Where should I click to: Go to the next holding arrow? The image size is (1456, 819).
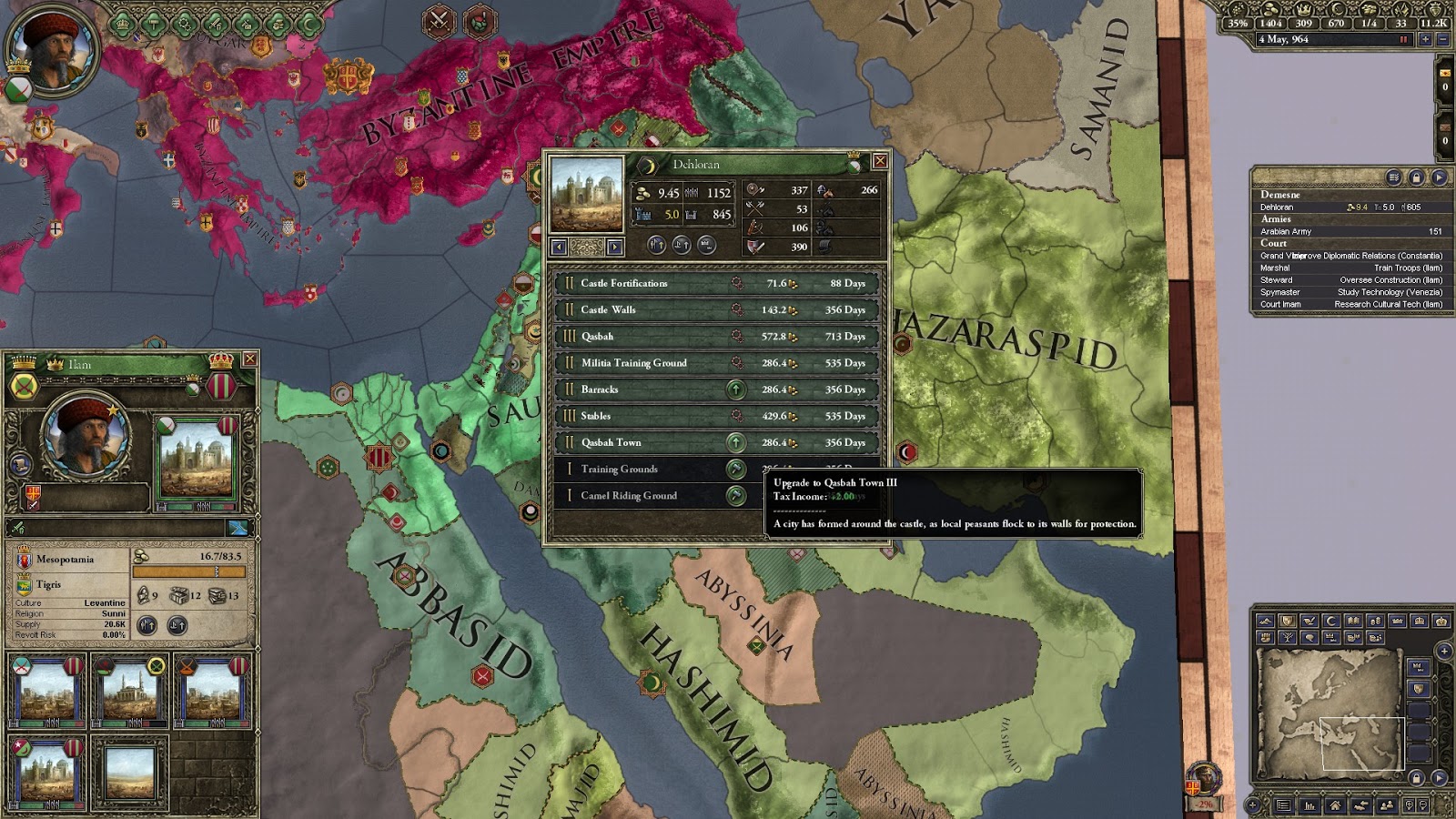(x=615, y=247)
